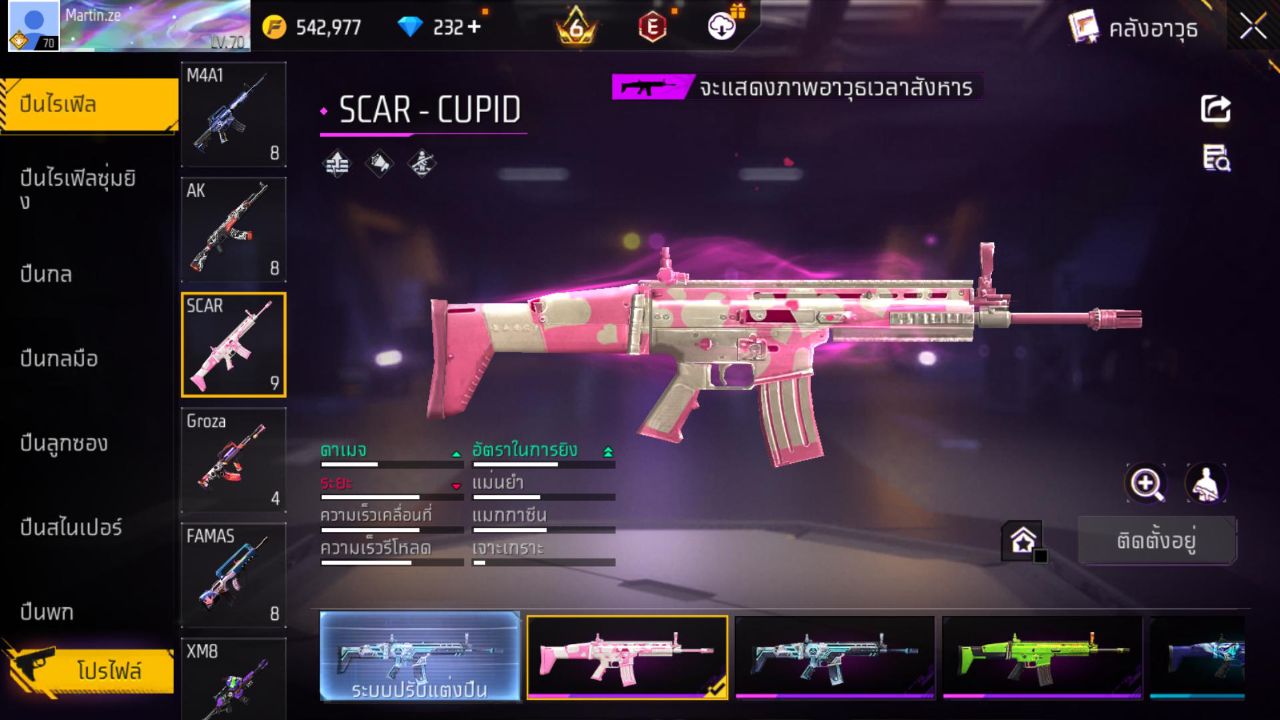Click the red E event badge icon
Viewport: 1280px width, 720px height.
tap(651, 27)
